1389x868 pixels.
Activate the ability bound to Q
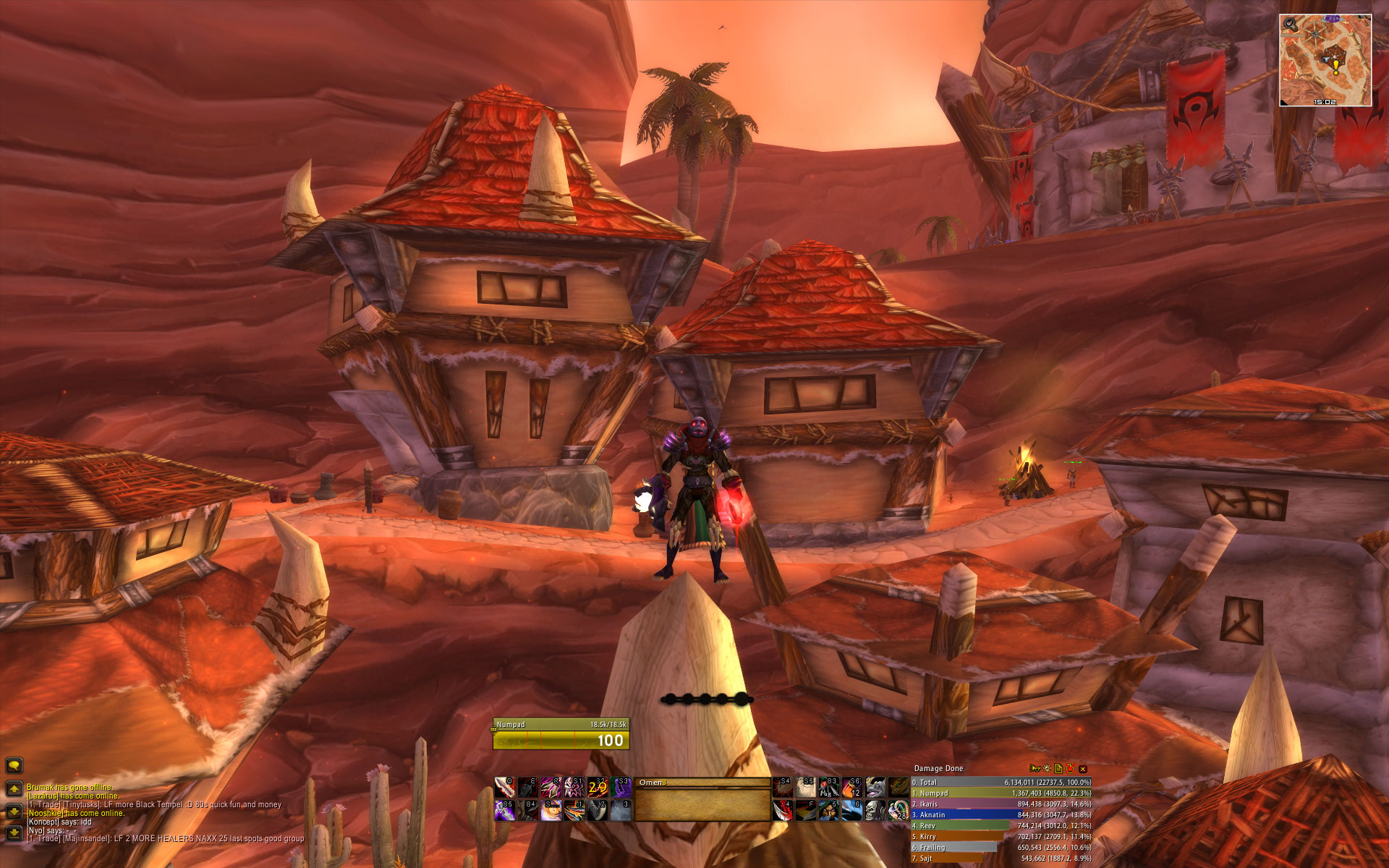click(x=504, y=787)
